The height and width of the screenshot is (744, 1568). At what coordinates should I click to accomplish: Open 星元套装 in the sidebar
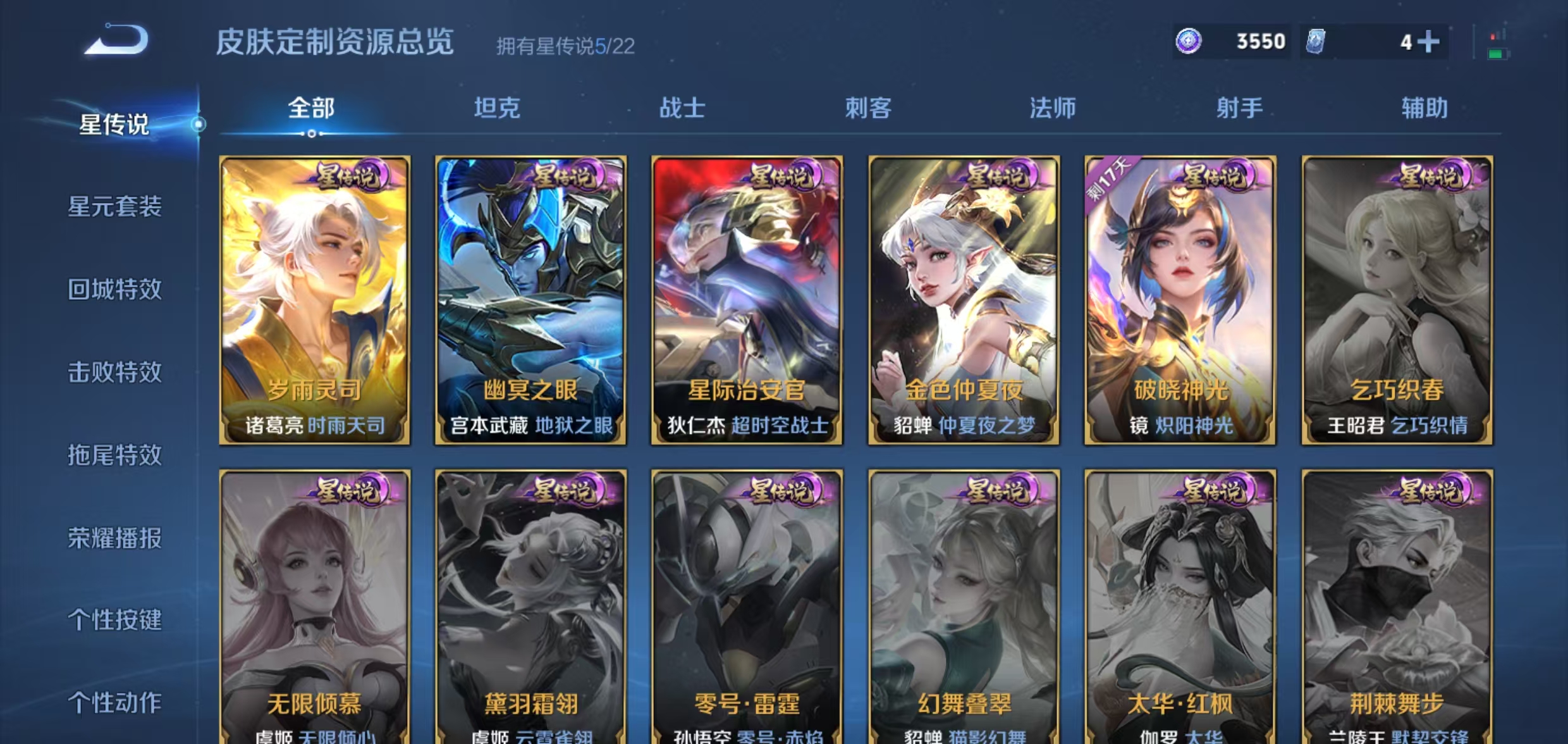click(114, 208)
